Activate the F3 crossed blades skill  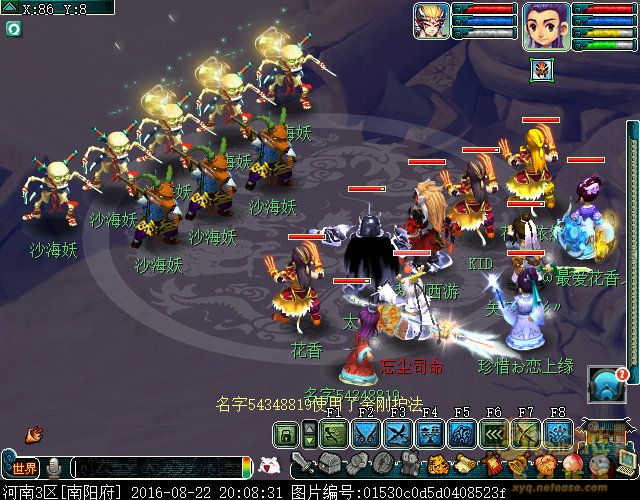(399, 433)
